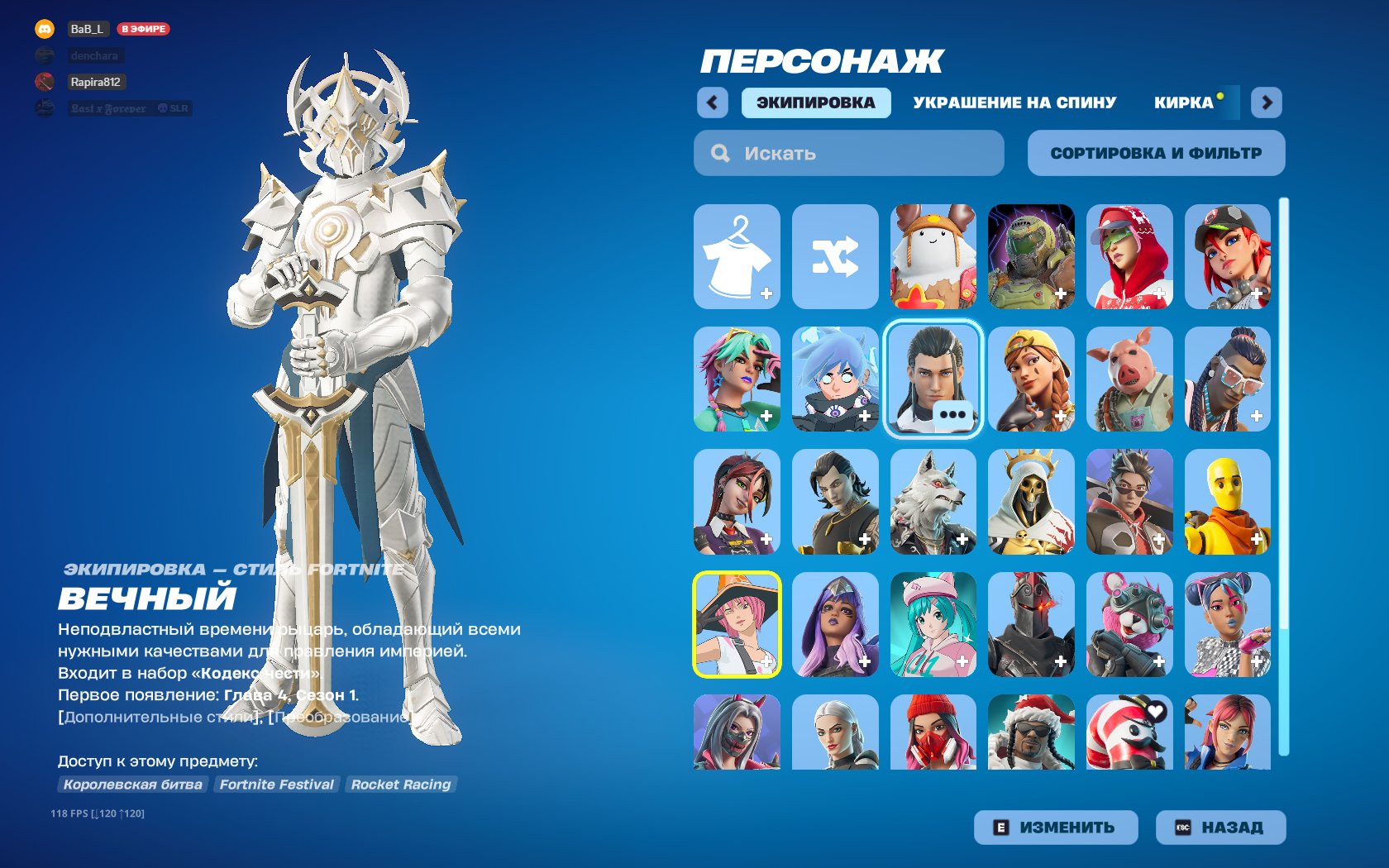Open СОРТИРОВКА И ФИЛЬТР options
Screen dimensions: 1389x868
(1155, 152)
